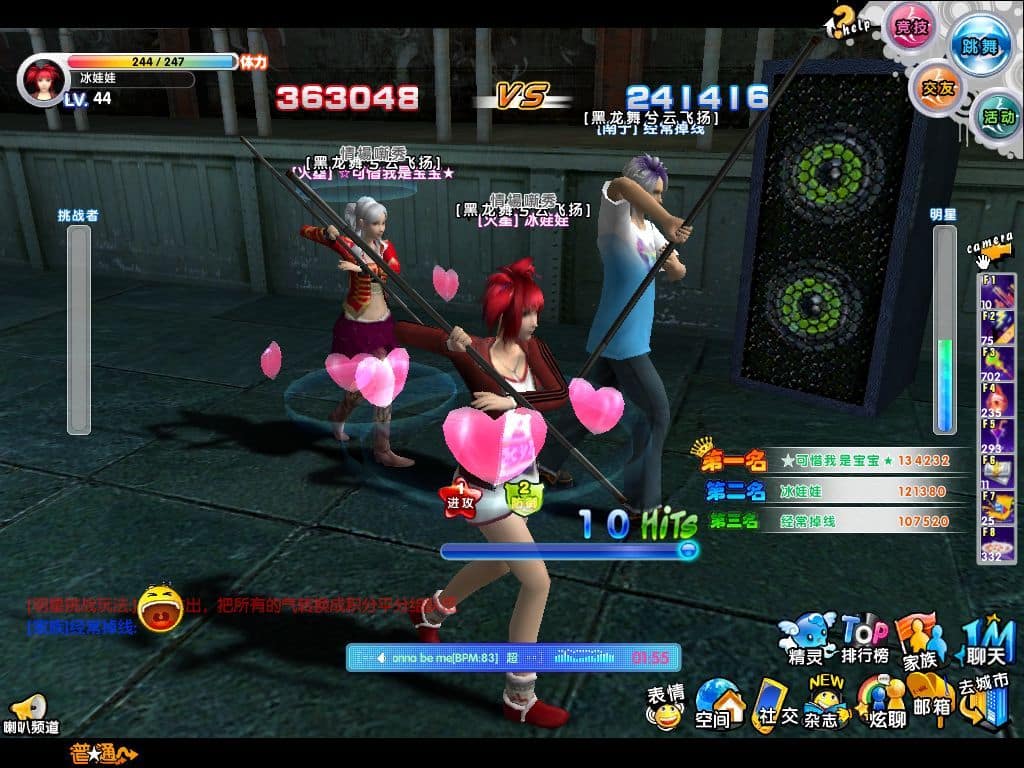Screen dimensions: 1024x768
Task: Choose the blue 跳舞 dance bubble
Action: pyautogui.click(x=978, y=45)
